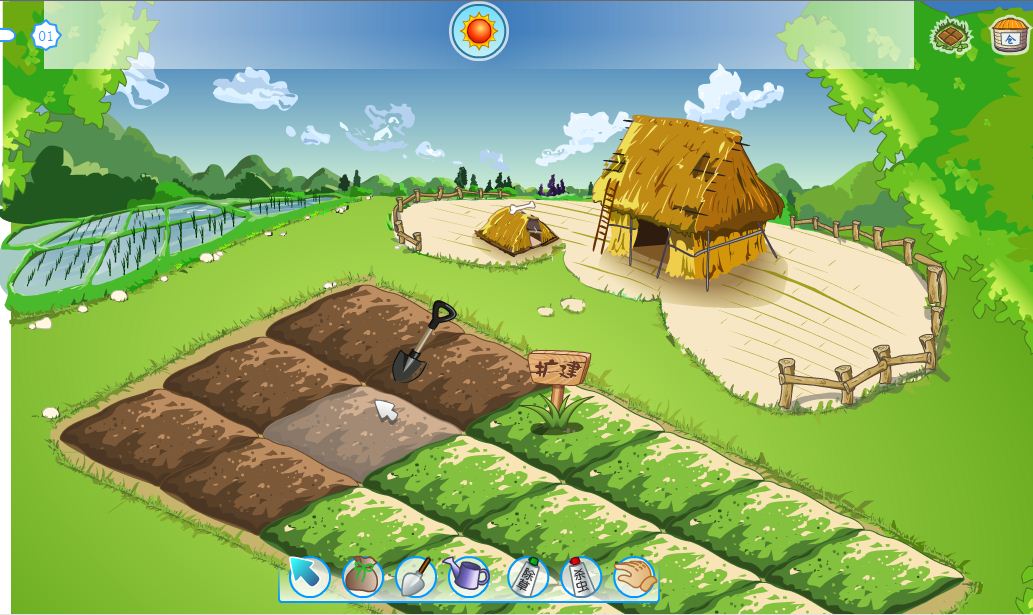Click the sun weather icon
Image resolution: width=1033 pixels, height=615 pixels.
[x=479, y=31]
